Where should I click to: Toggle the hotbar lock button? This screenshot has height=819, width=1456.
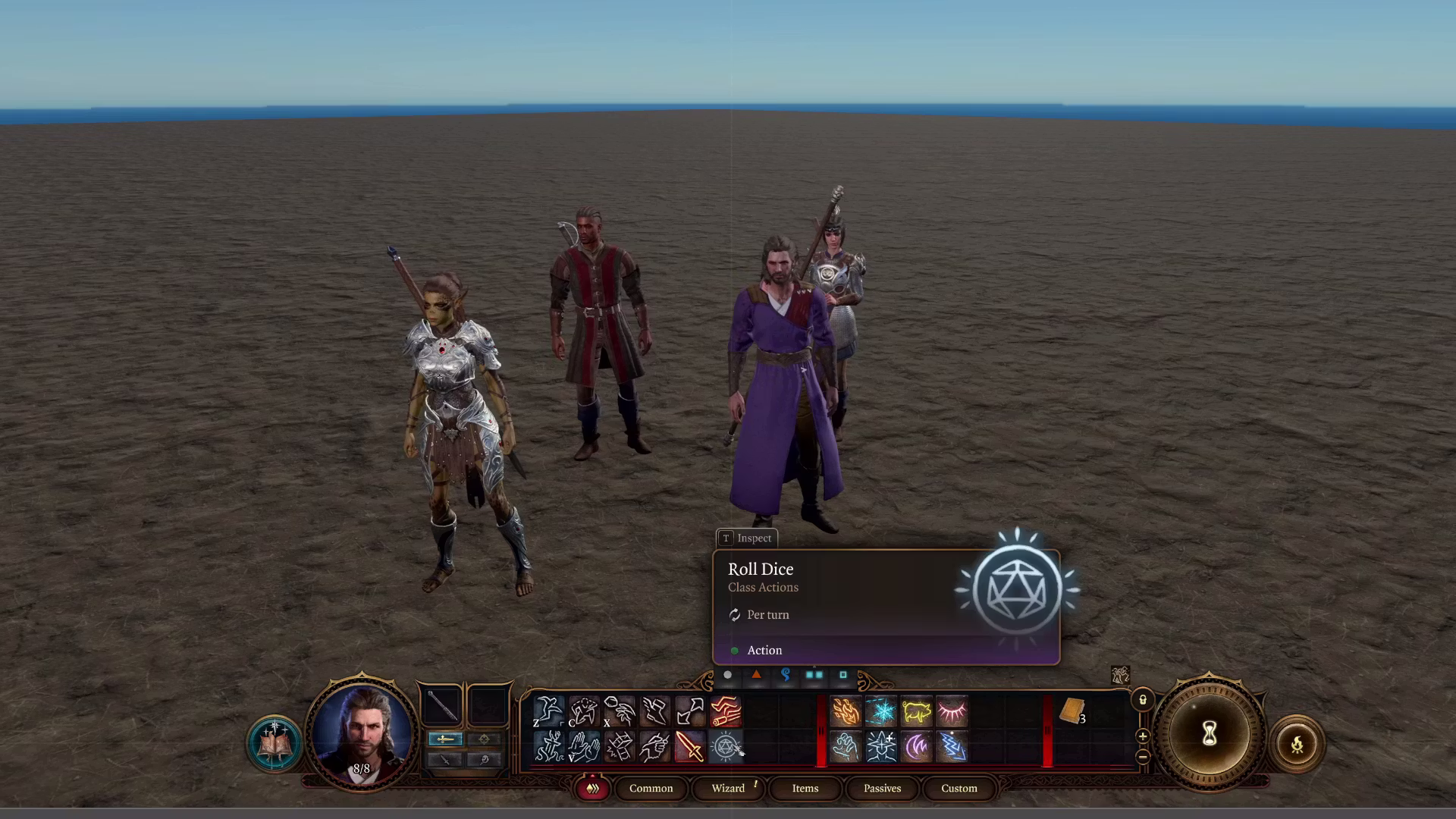[1143, 700]
